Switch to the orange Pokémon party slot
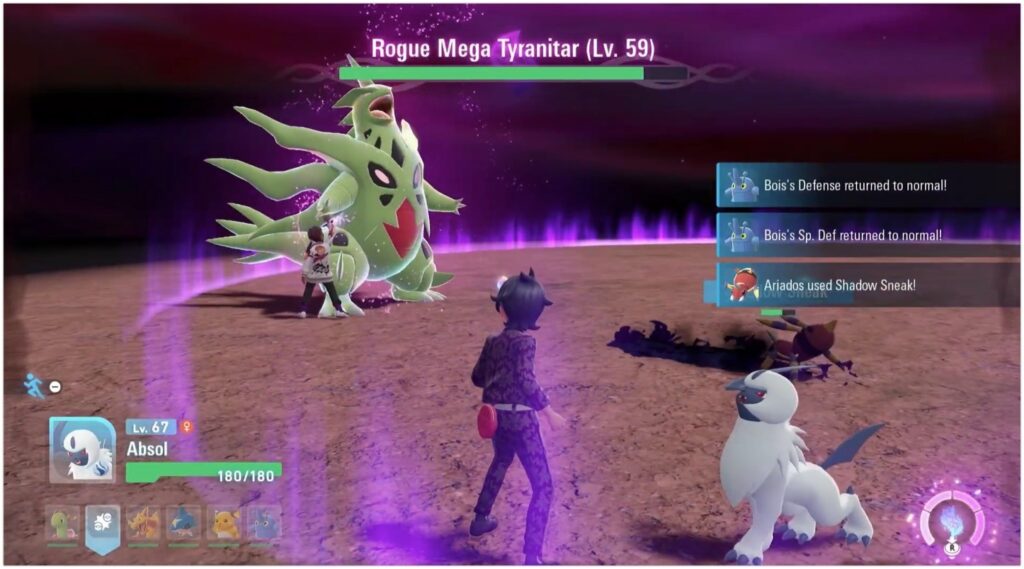This screenshot has width=1024, height=569. click(x=143, y=523)
